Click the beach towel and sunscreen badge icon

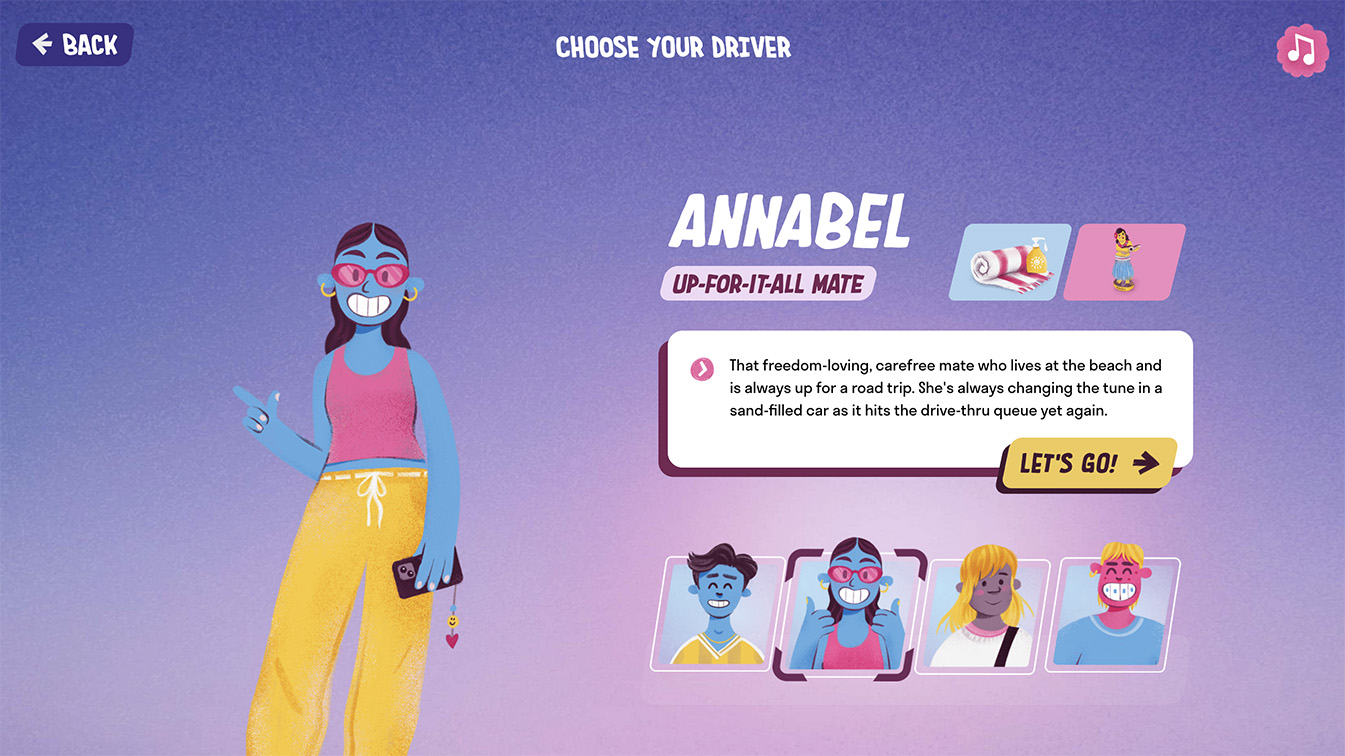(1008, 261)
